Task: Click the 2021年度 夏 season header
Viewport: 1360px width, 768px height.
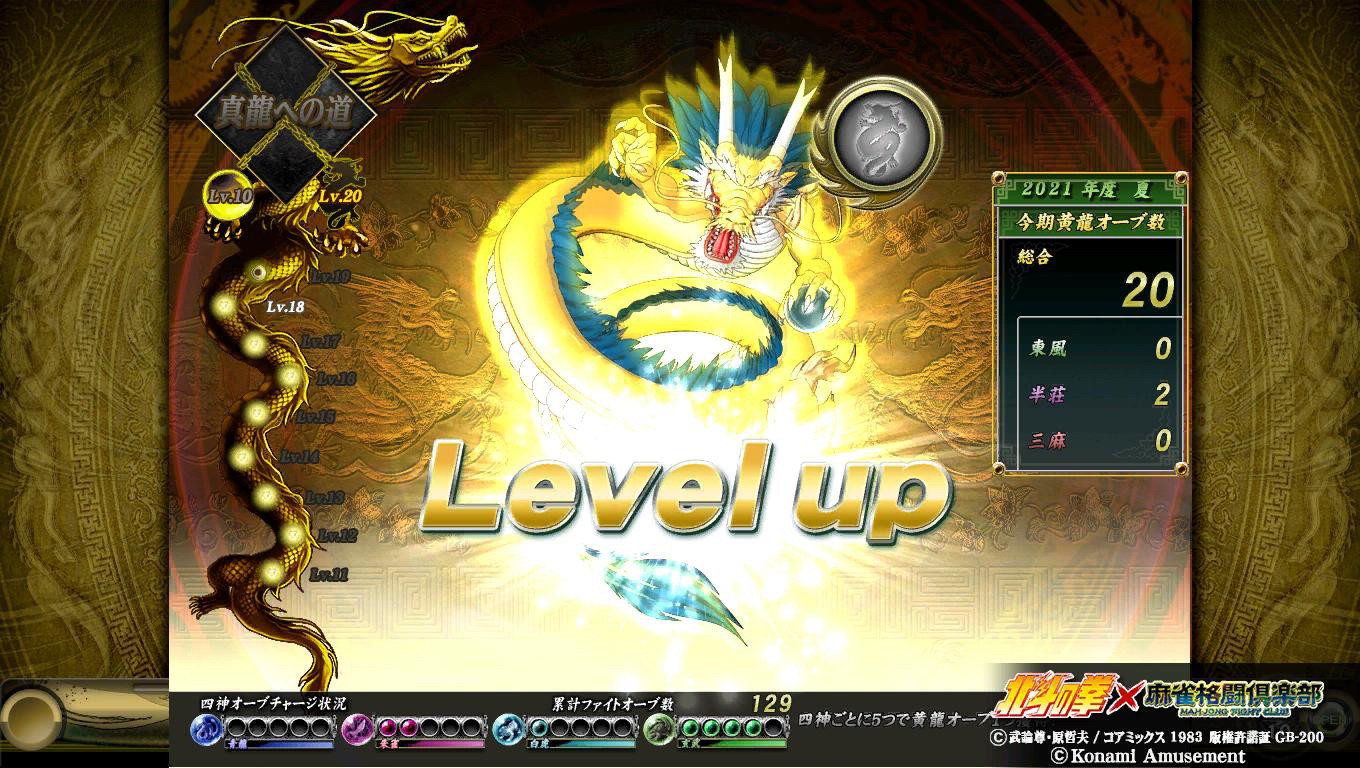Action: pos(1088,187)
